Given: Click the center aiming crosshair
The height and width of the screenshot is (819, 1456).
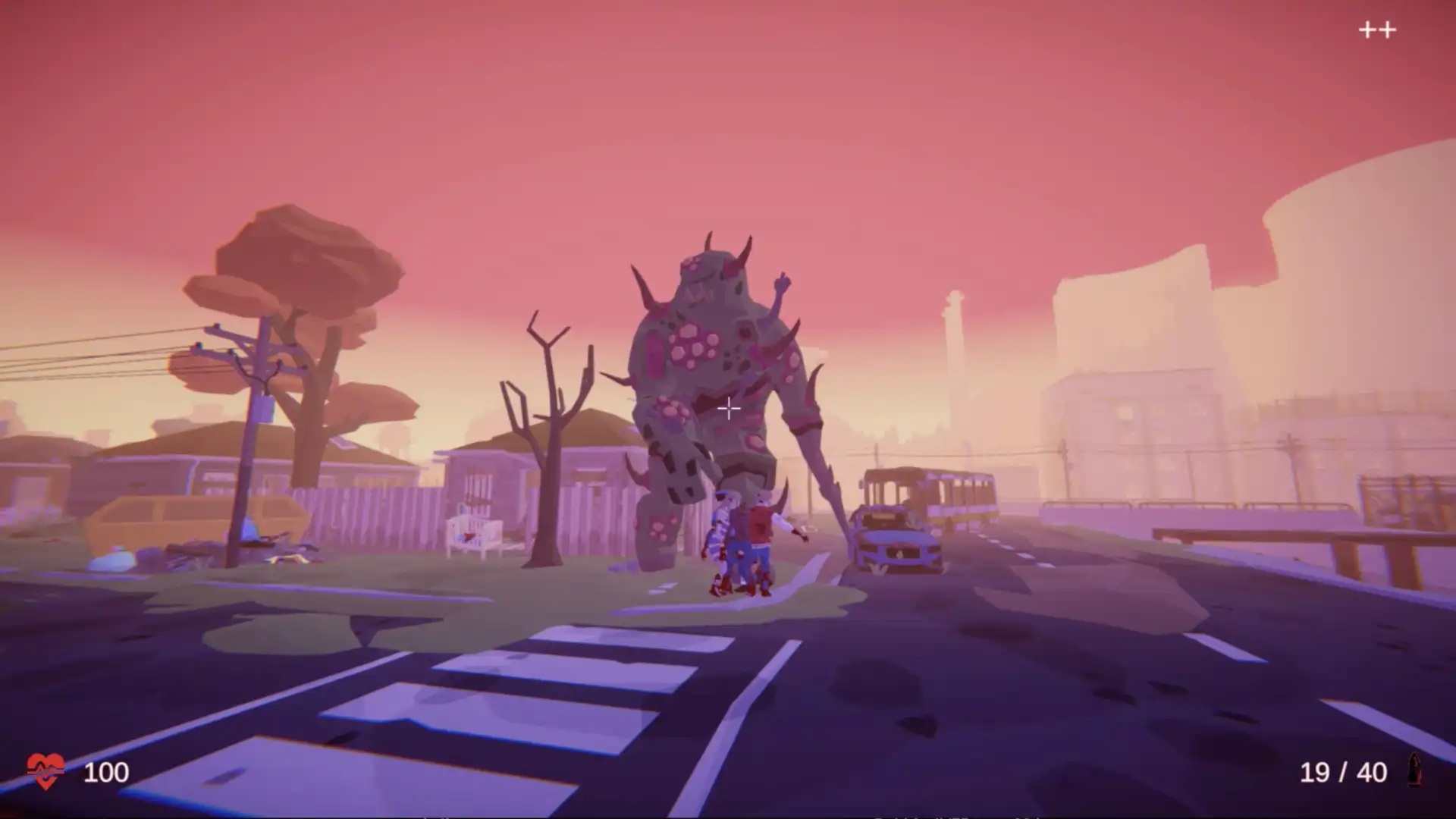Looking at the screenshot, I should click(728, 409).
